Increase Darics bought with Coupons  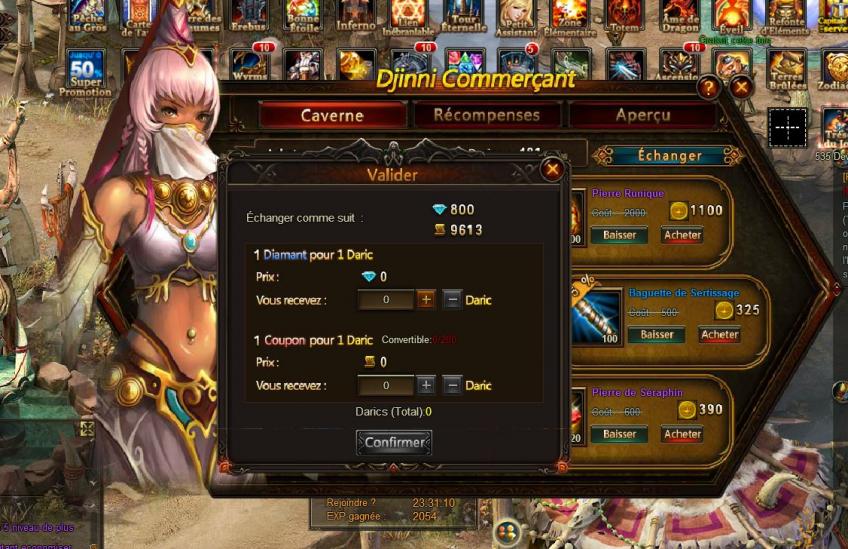tap(426, 385)
